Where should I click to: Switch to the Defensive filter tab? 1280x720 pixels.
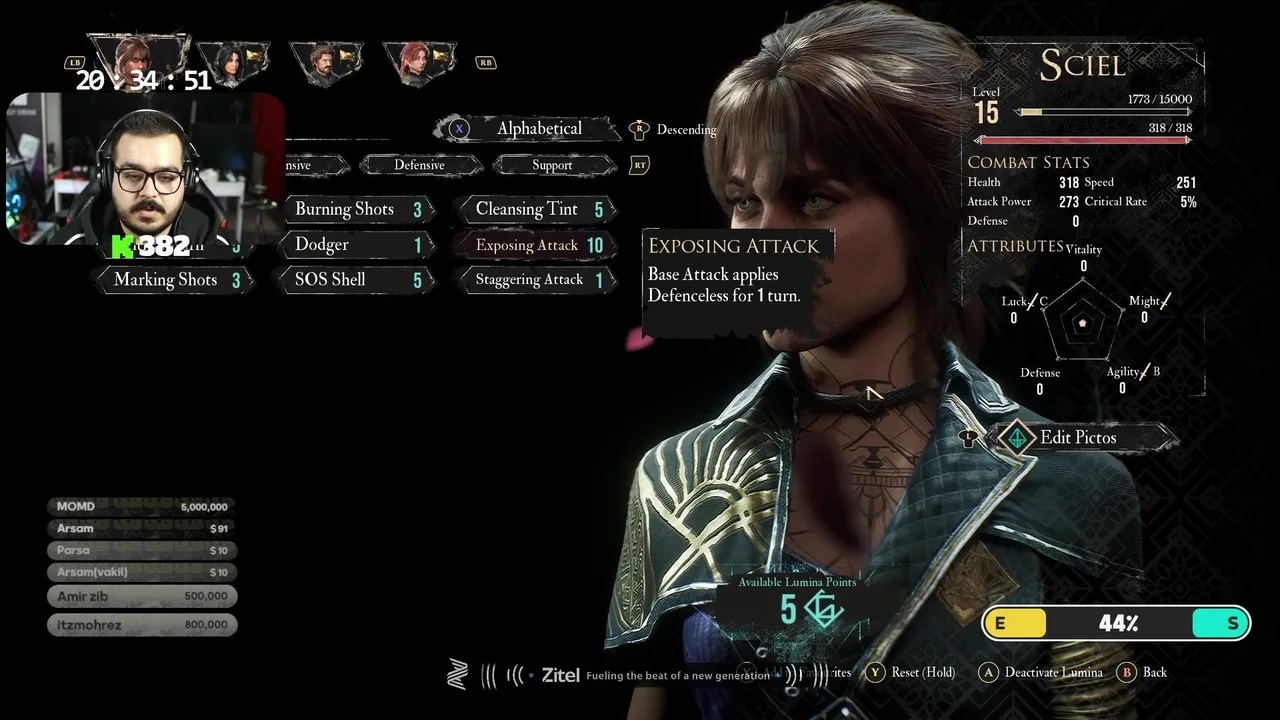[419, 165]
